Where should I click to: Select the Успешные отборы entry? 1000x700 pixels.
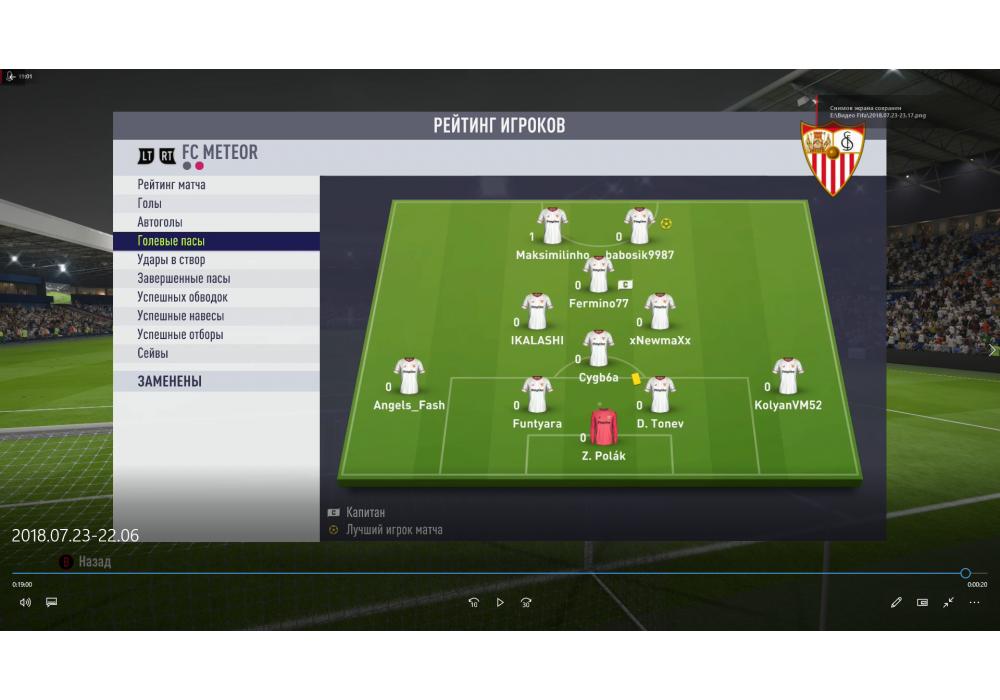[180, 335]
